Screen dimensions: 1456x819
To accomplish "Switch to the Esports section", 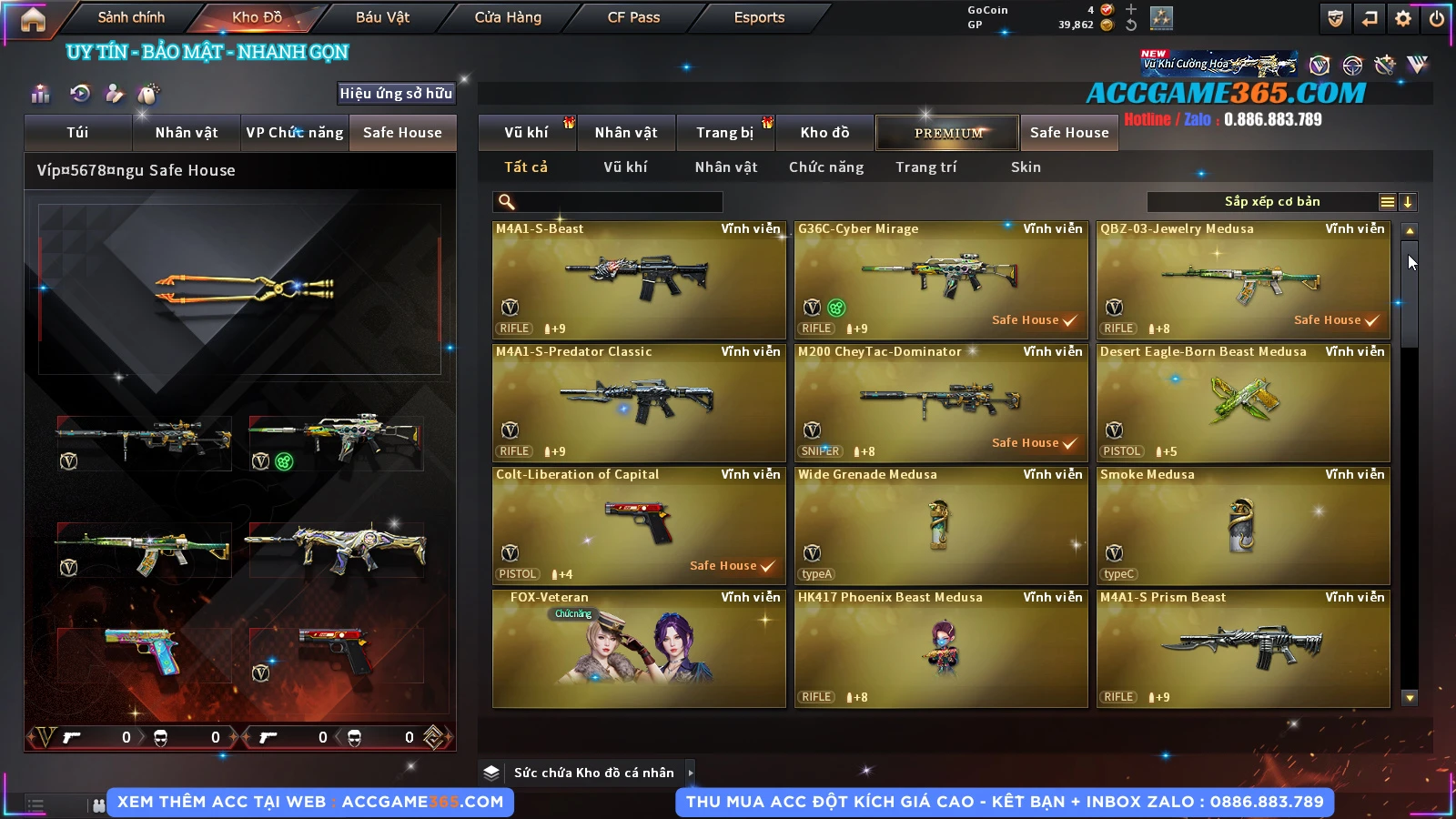I will coord(759,17).
